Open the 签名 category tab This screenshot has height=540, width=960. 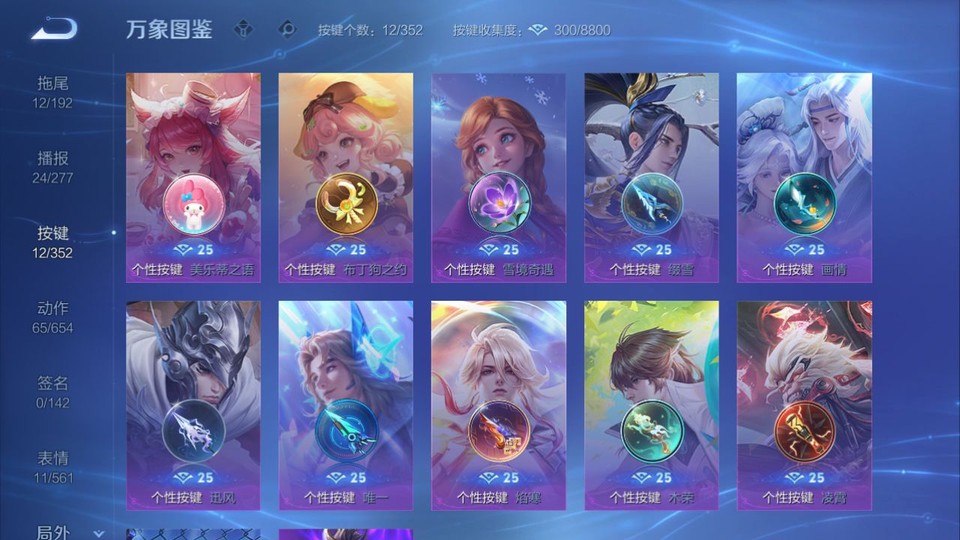click(53, 392)
